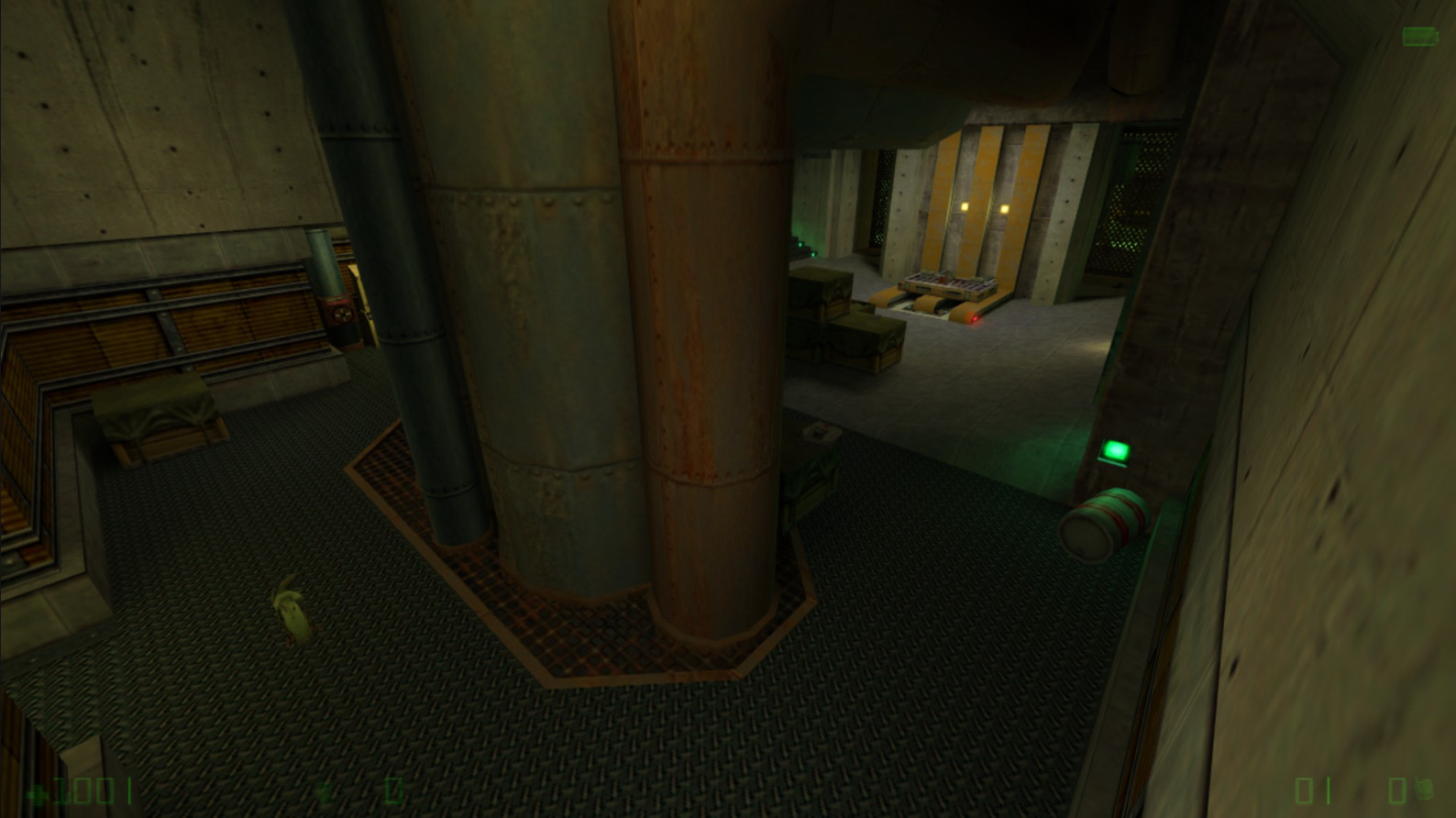The image size is (1456, 818).
Task: Click the ammo count icon in bottom-right HUD
Action: tap(1304, 790)
